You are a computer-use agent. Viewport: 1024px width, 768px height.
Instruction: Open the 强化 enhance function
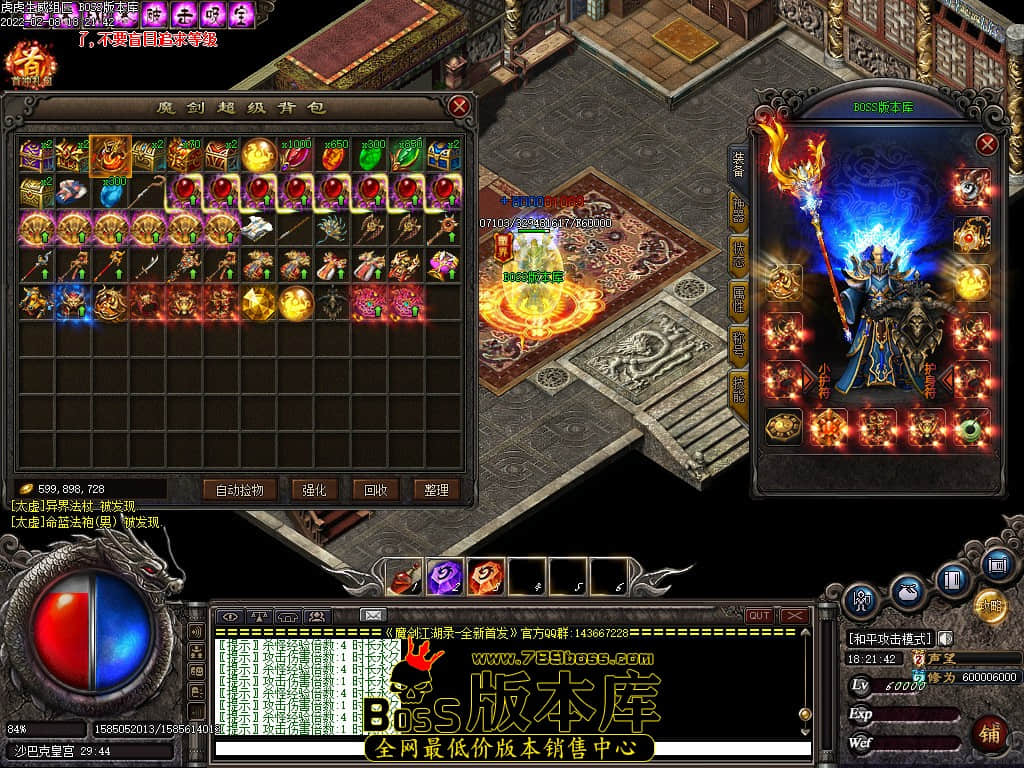coord(314,489)
